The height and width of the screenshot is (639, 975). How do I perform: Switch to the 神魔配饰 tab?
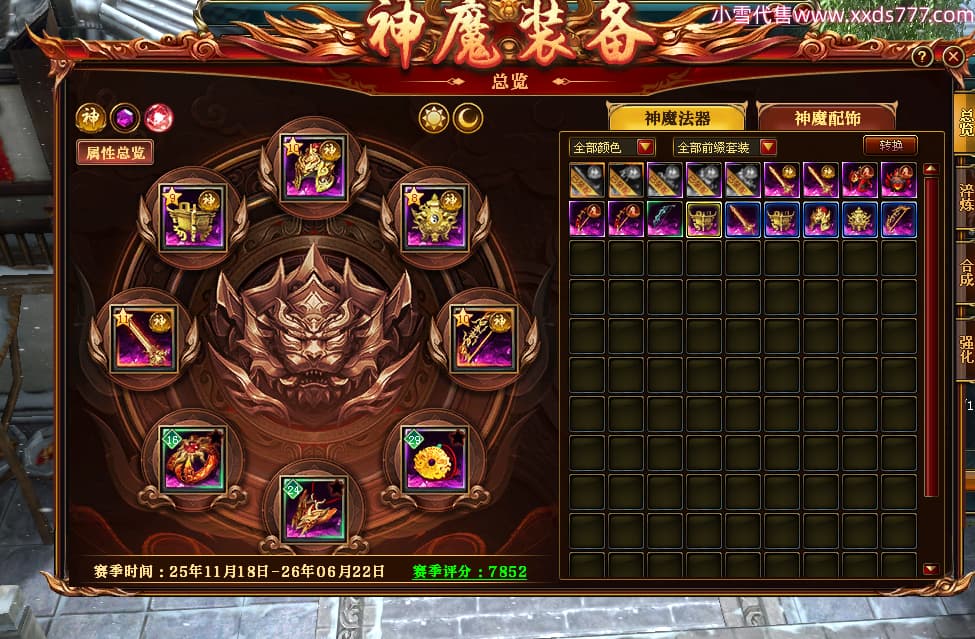point(827,118)
